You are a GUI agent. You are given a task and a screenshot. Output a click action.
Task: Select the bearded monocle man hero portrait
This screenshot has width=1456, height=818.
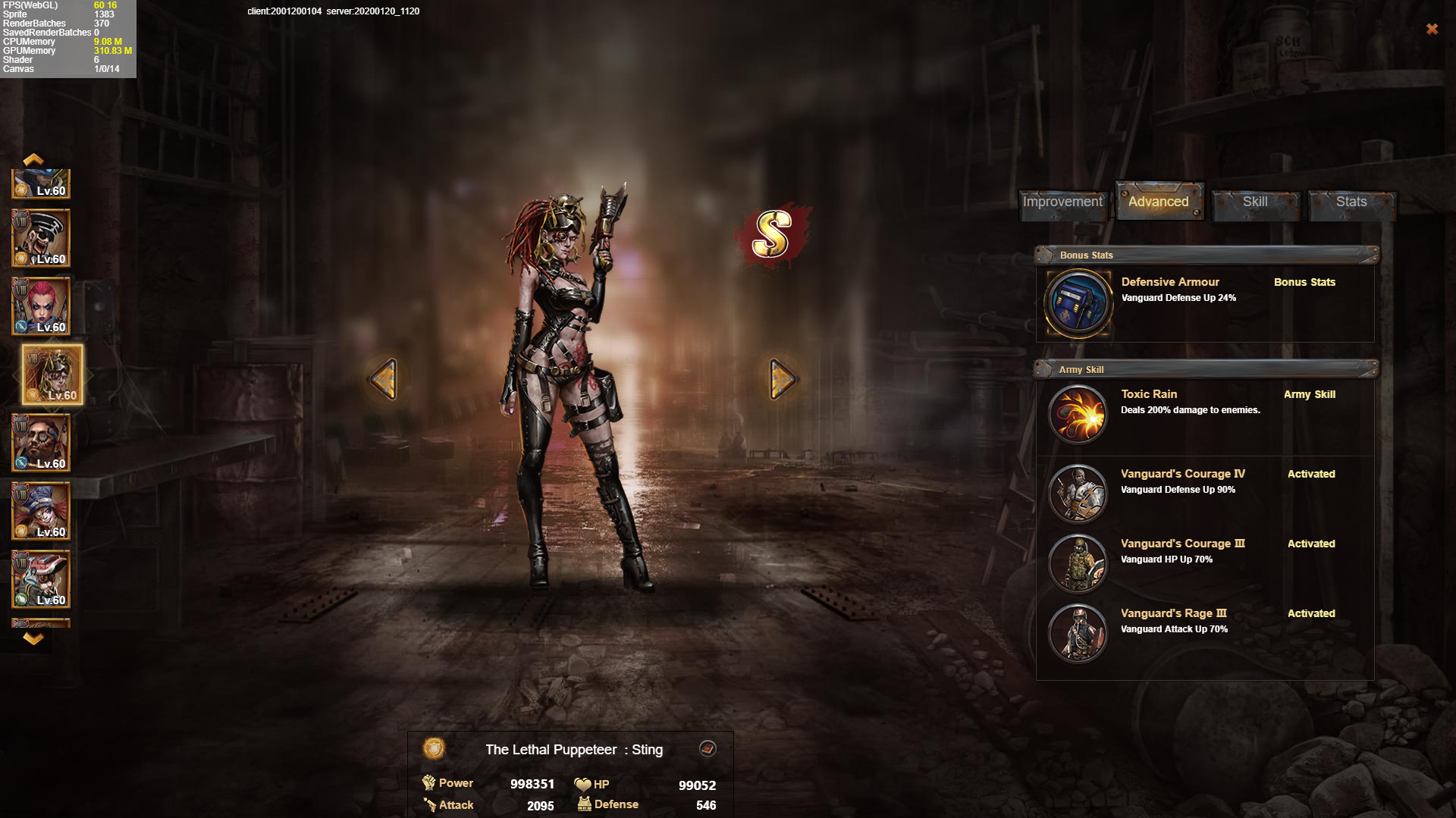click(x=41, y=443)
